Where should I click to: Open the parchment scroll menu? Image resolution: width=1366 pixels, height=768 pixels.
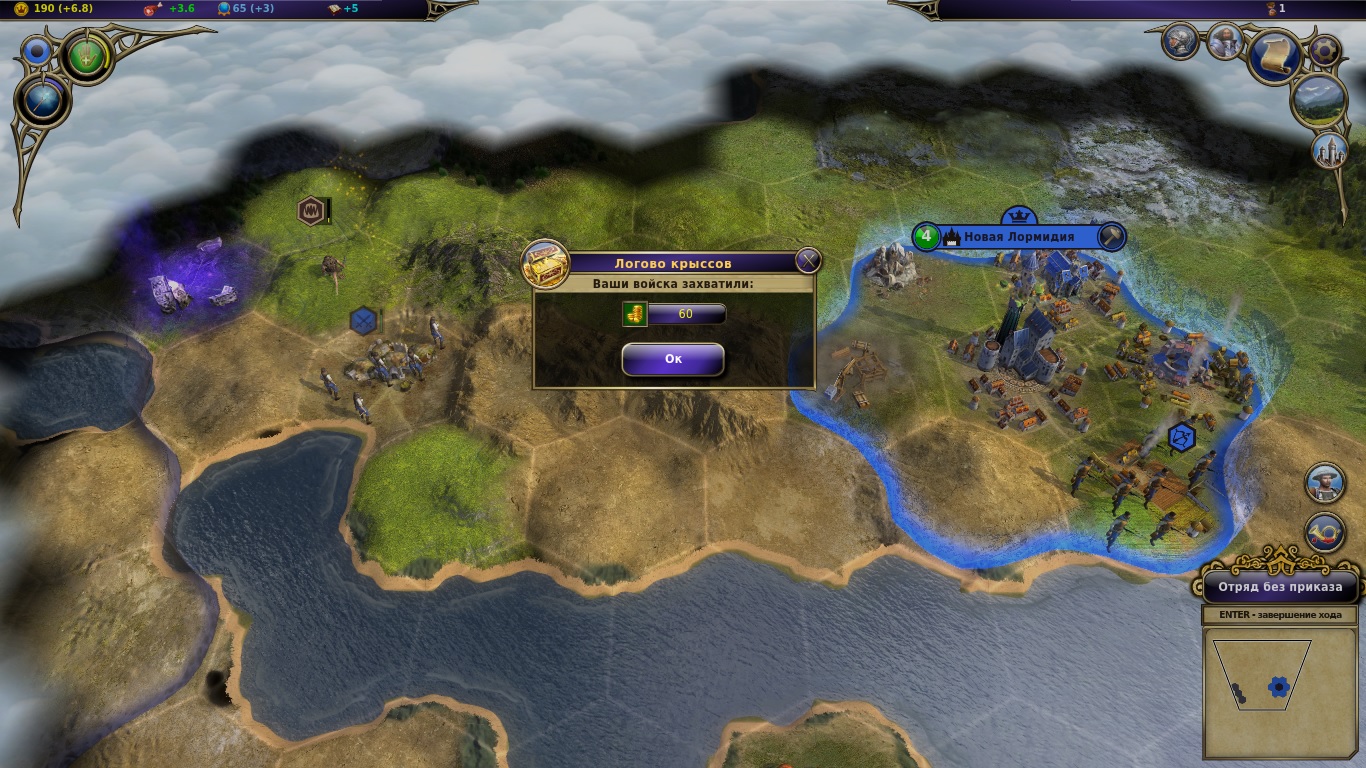click(1276, 57)
